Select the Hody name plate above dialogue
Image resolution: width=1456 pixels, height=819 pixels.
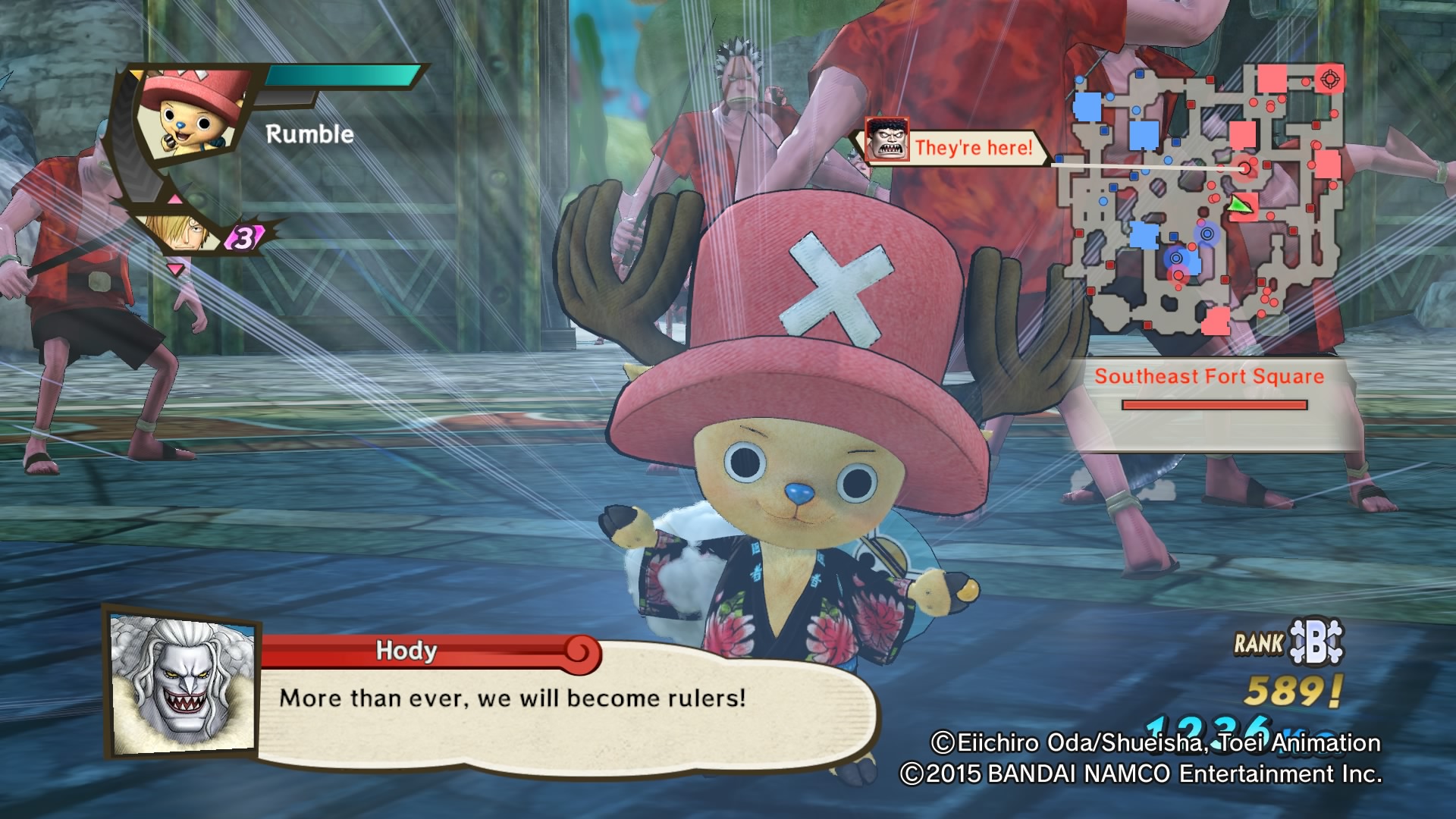404,652
